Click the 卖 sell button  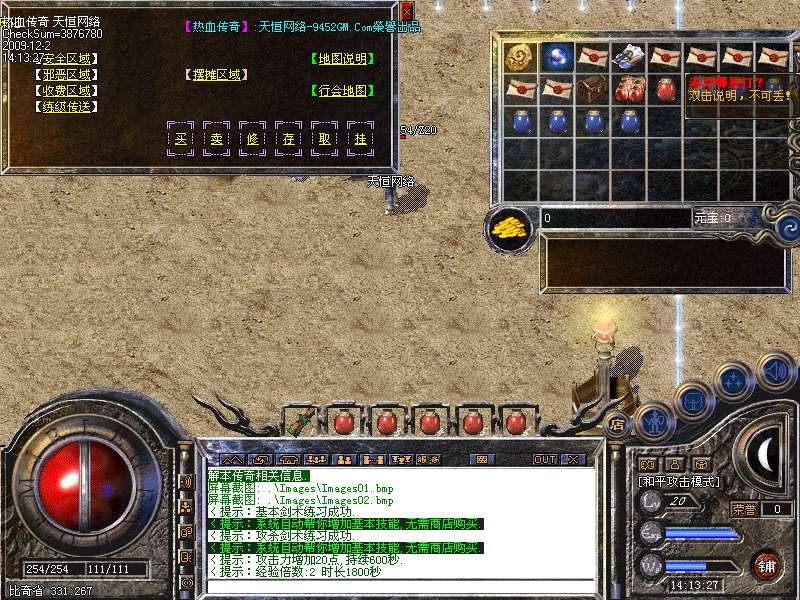(x=216, y=139)
